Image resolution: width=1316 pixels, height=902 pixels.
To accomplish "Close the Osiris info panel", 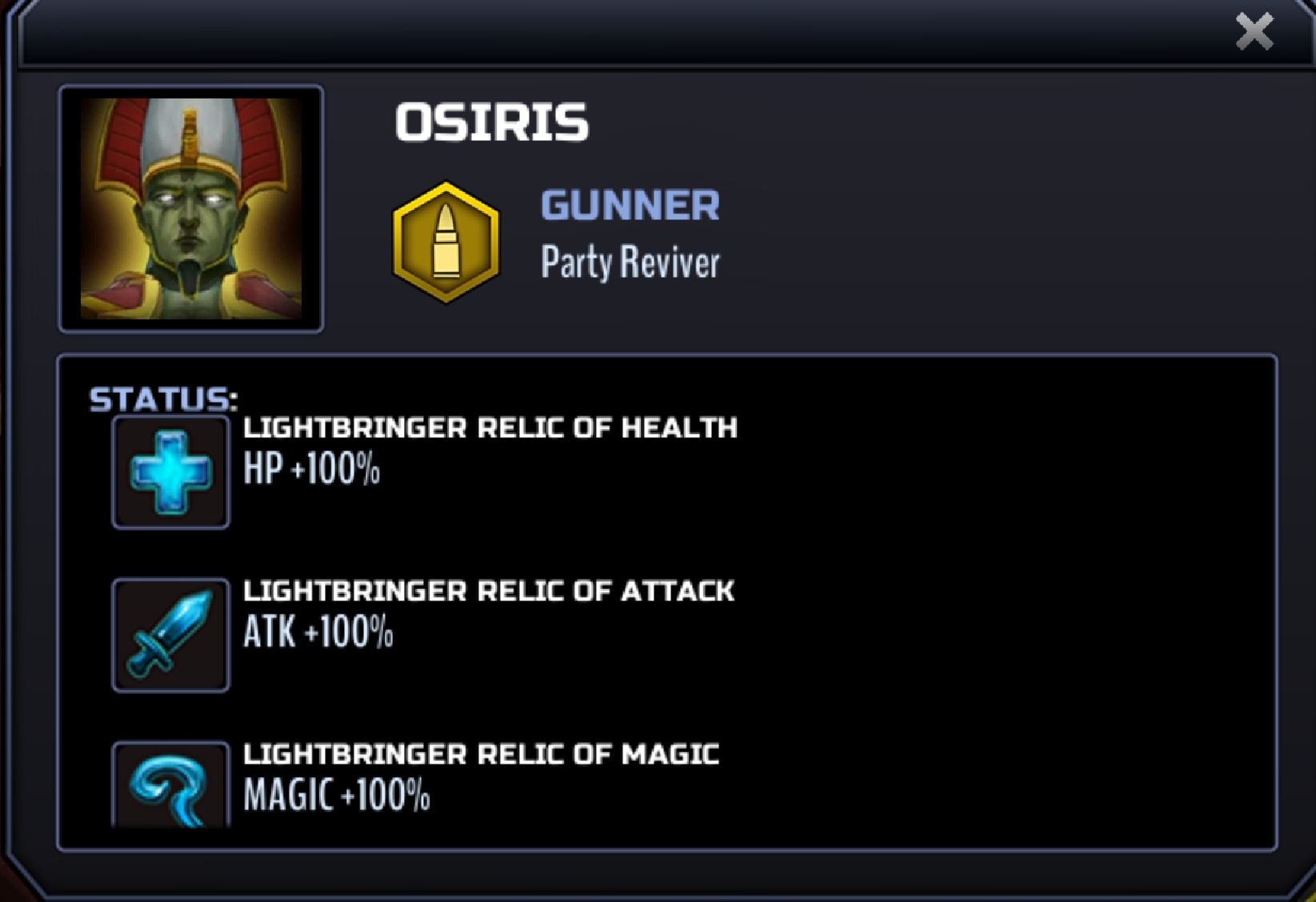I will click(x=1254, y=32).
